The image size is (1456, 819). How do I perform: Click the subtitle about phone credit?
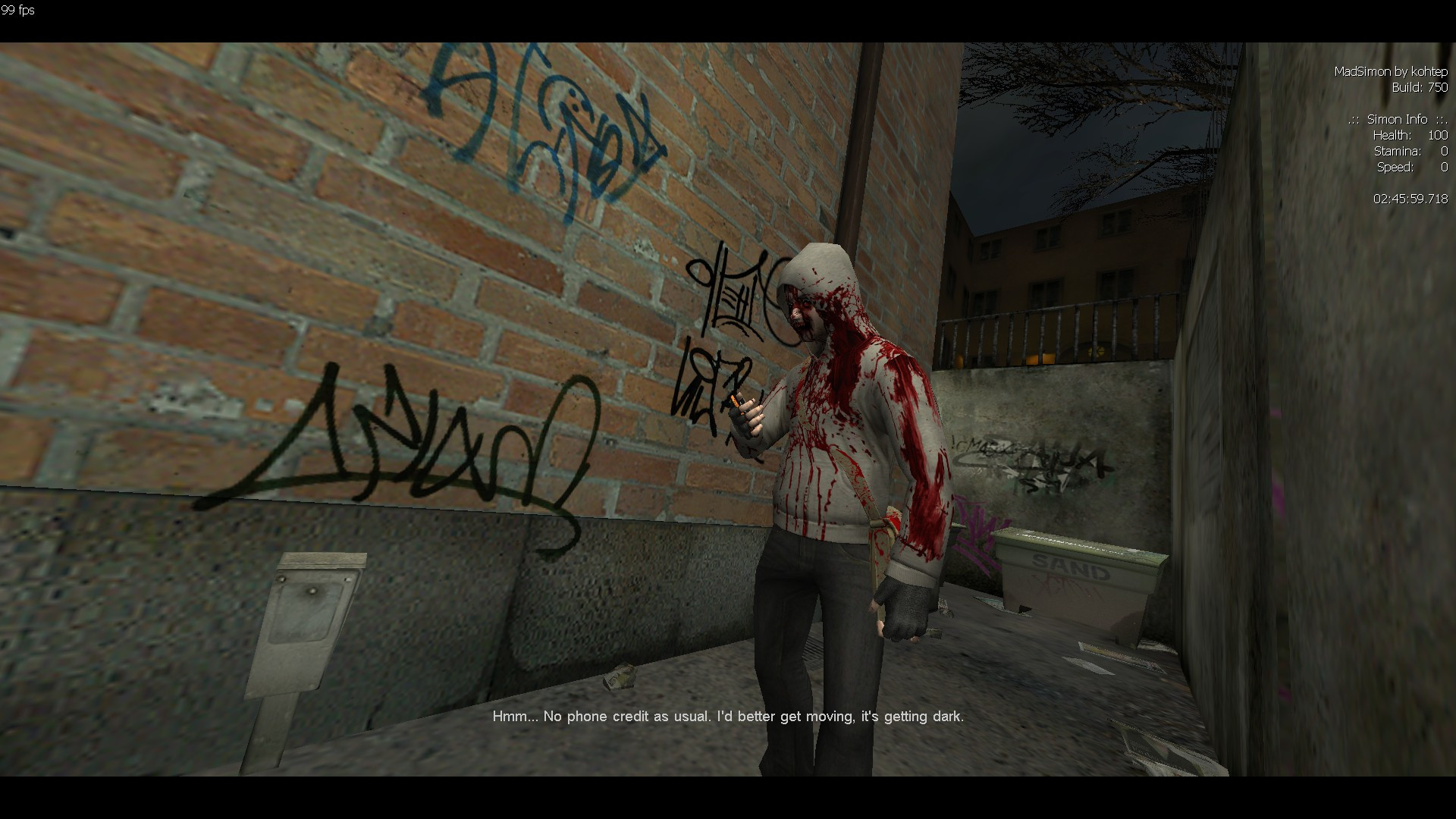pos(727,715)
